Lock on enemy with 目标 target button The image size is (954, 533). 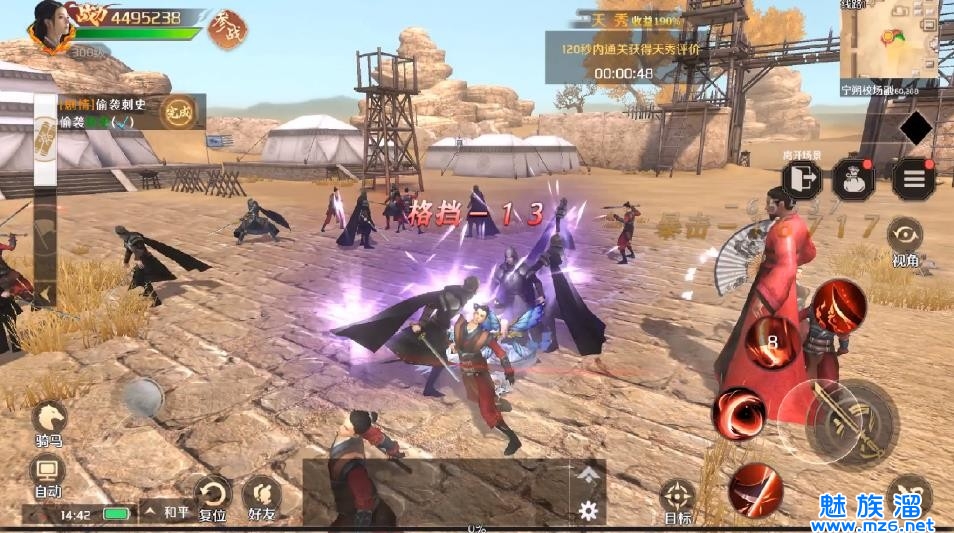678,499
